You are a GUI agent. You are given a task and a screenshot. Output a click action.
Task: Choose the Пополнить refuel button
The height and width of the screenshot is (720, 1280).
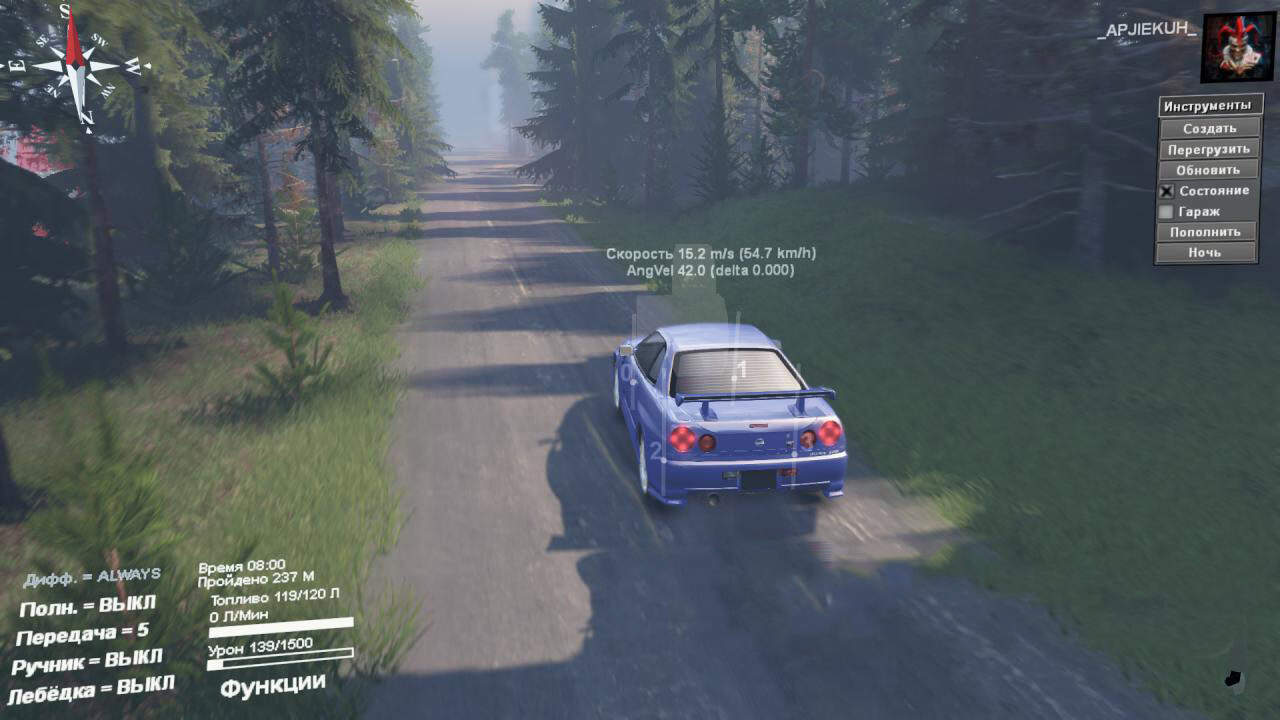click(x=1208, y=232)
